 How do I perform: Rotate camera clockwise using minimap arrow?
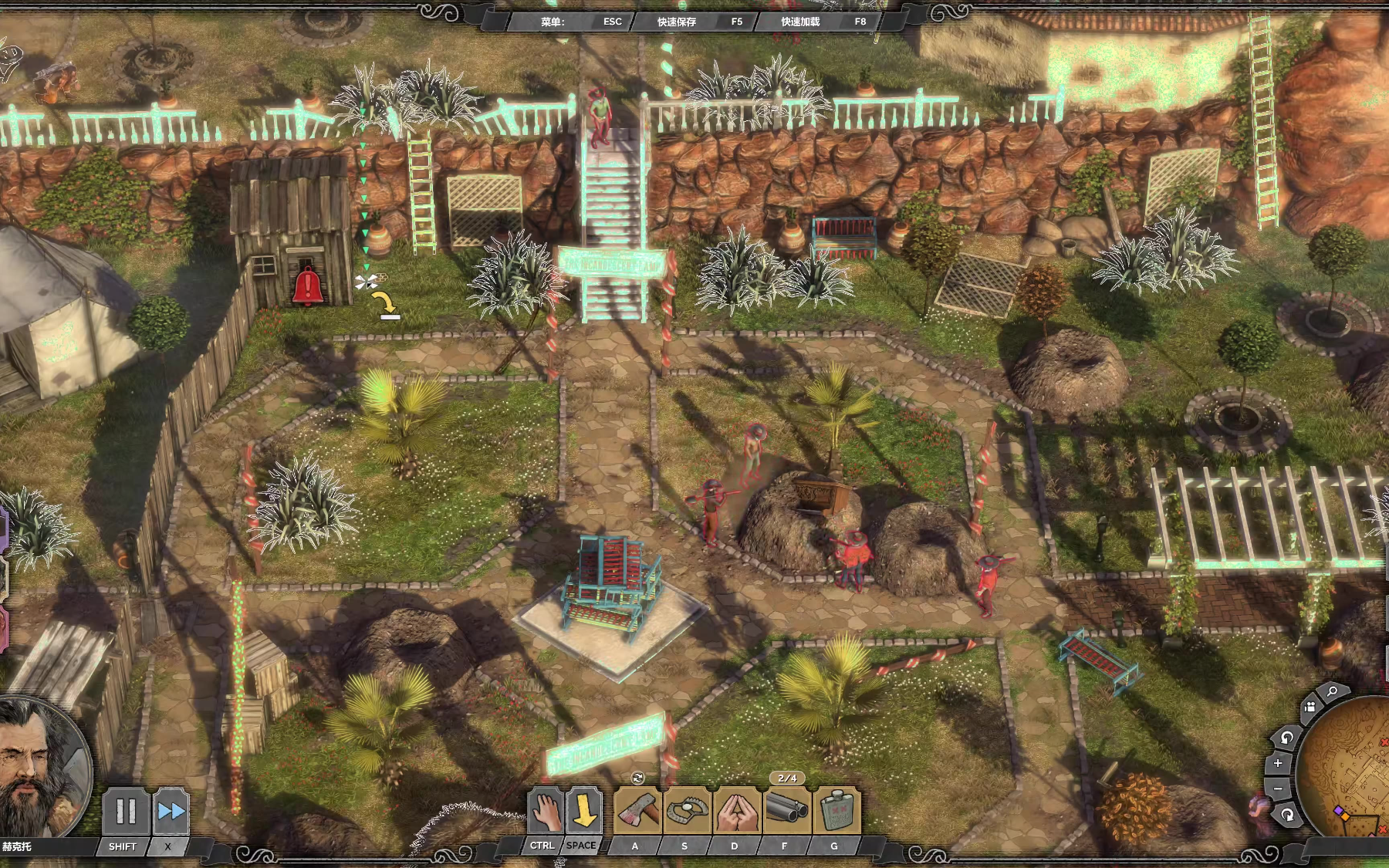pyautogui.click(x=1287, y=815)
